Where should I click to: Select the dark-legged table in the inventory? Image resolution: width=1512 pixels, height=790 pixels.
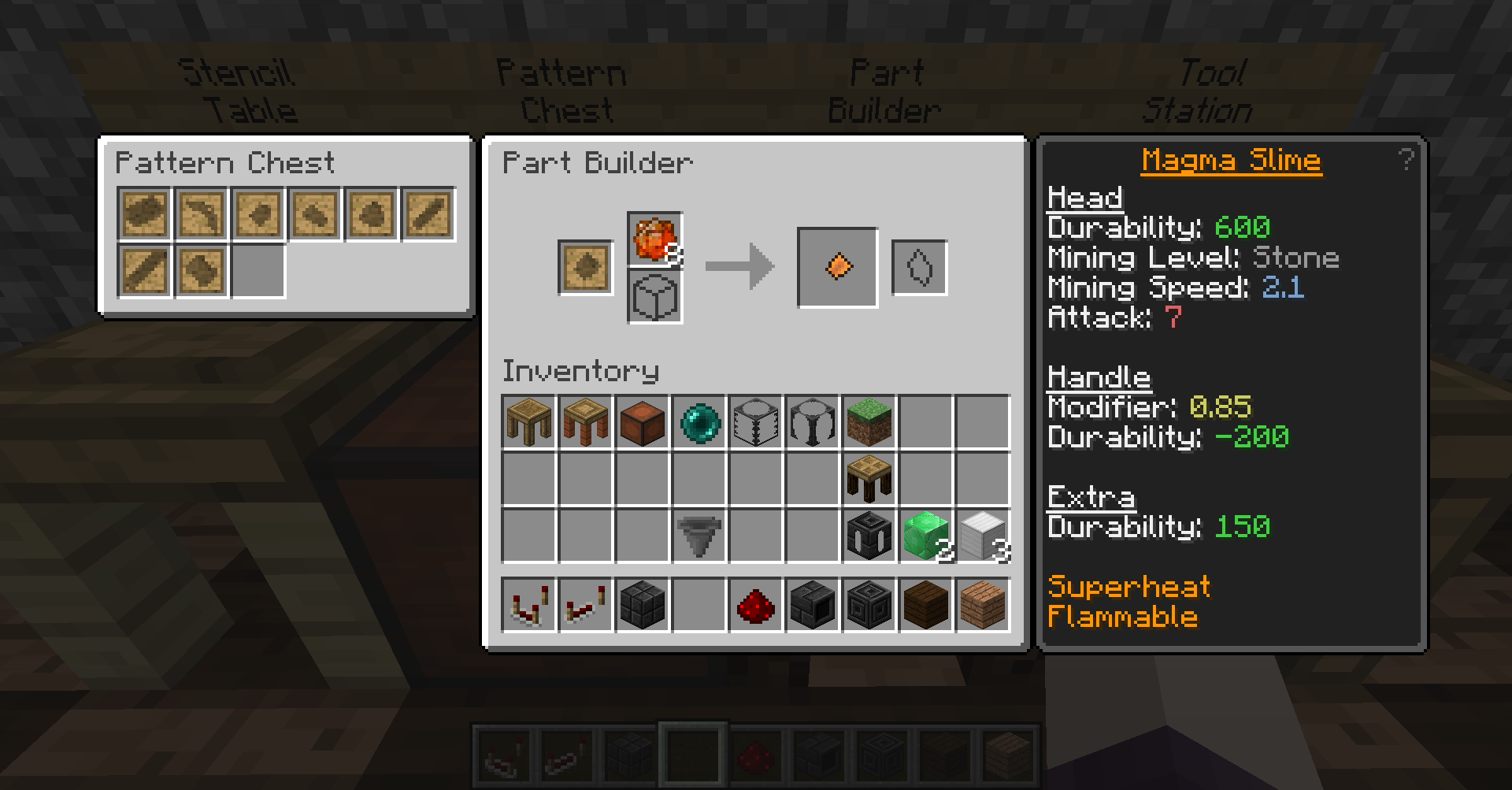869,479
